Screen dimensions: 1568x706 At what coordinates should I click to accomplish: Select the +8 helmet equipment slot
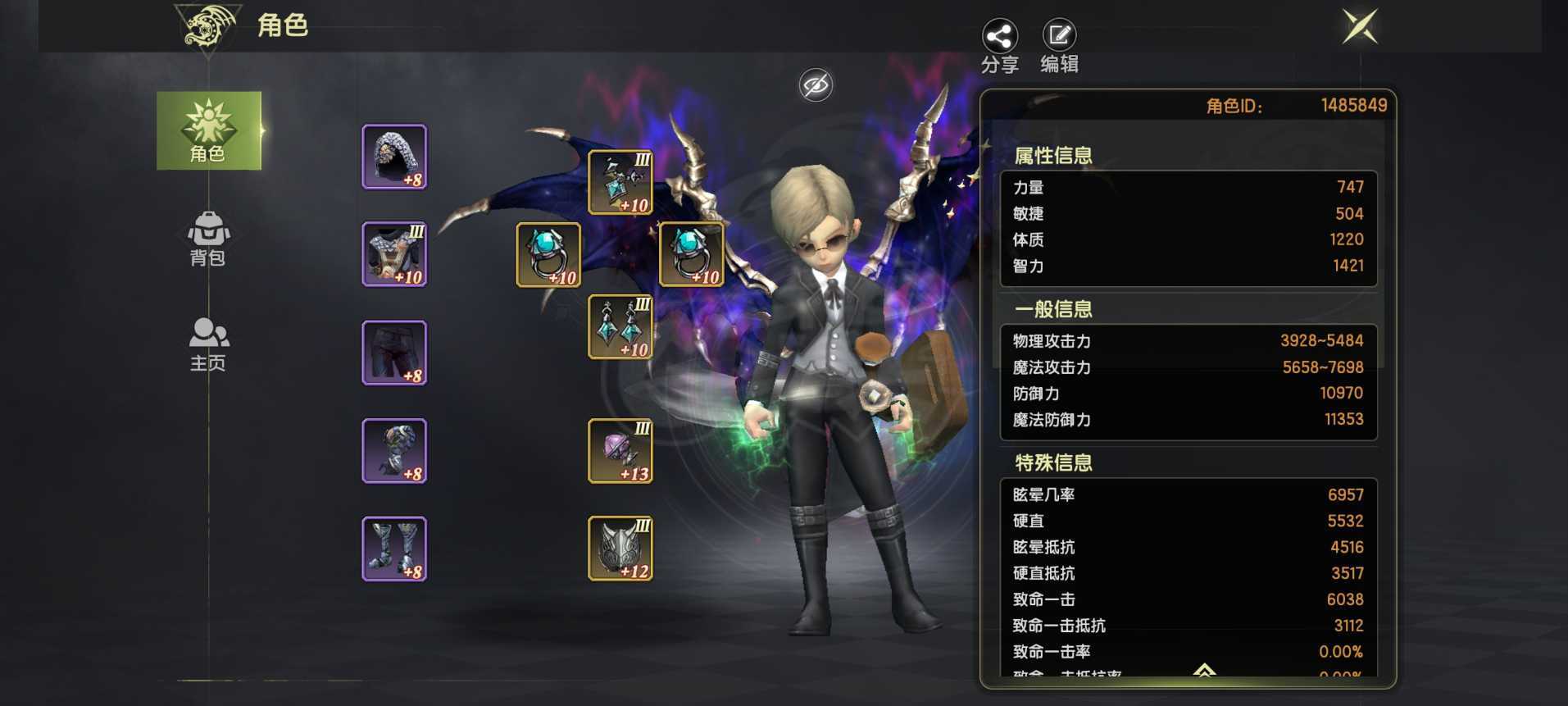click(x=394, y=157)
